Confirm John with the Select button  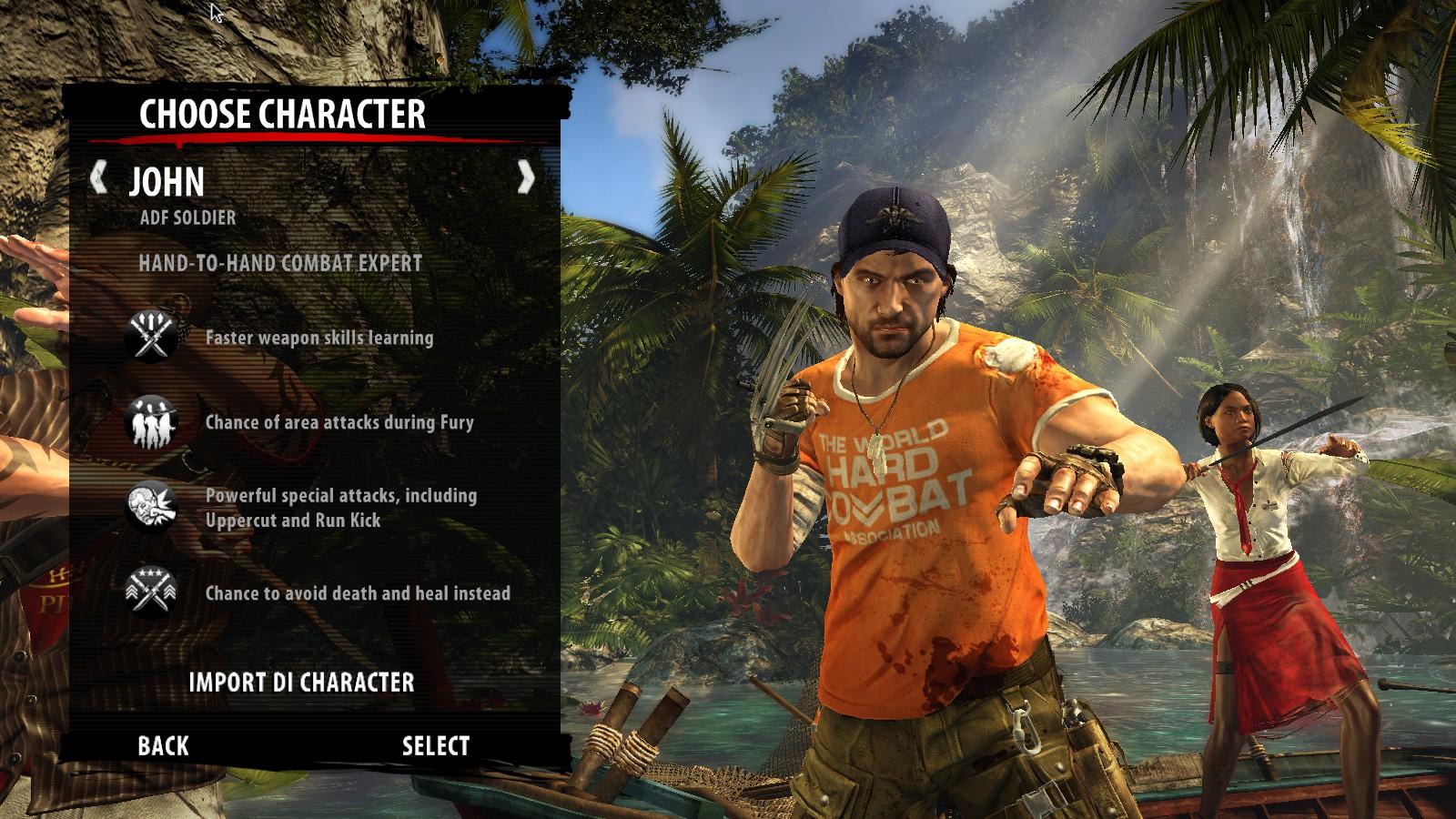tap(436, 746)
